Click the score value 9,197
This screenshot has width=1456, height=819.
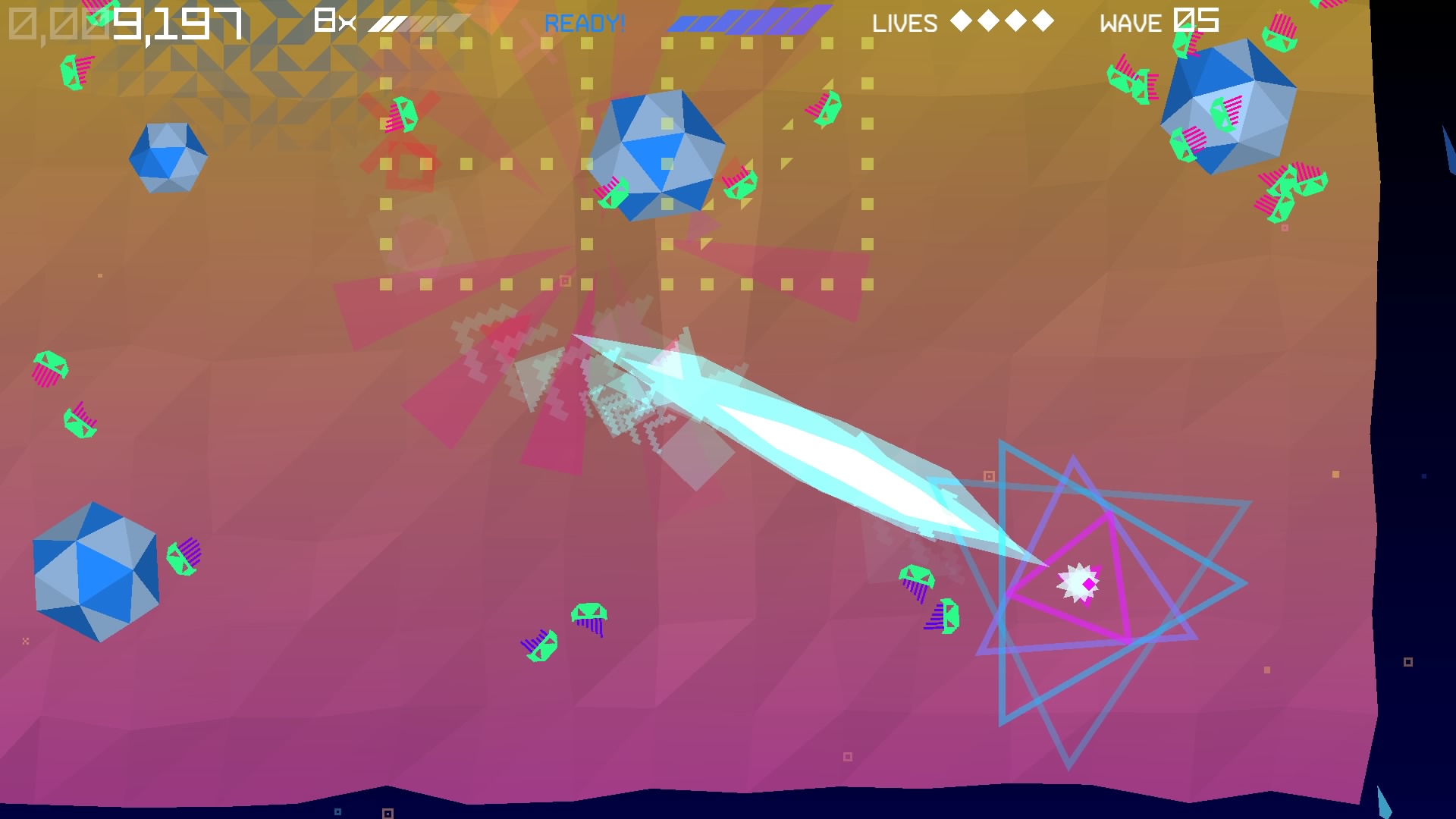click(x=179, y=24)
